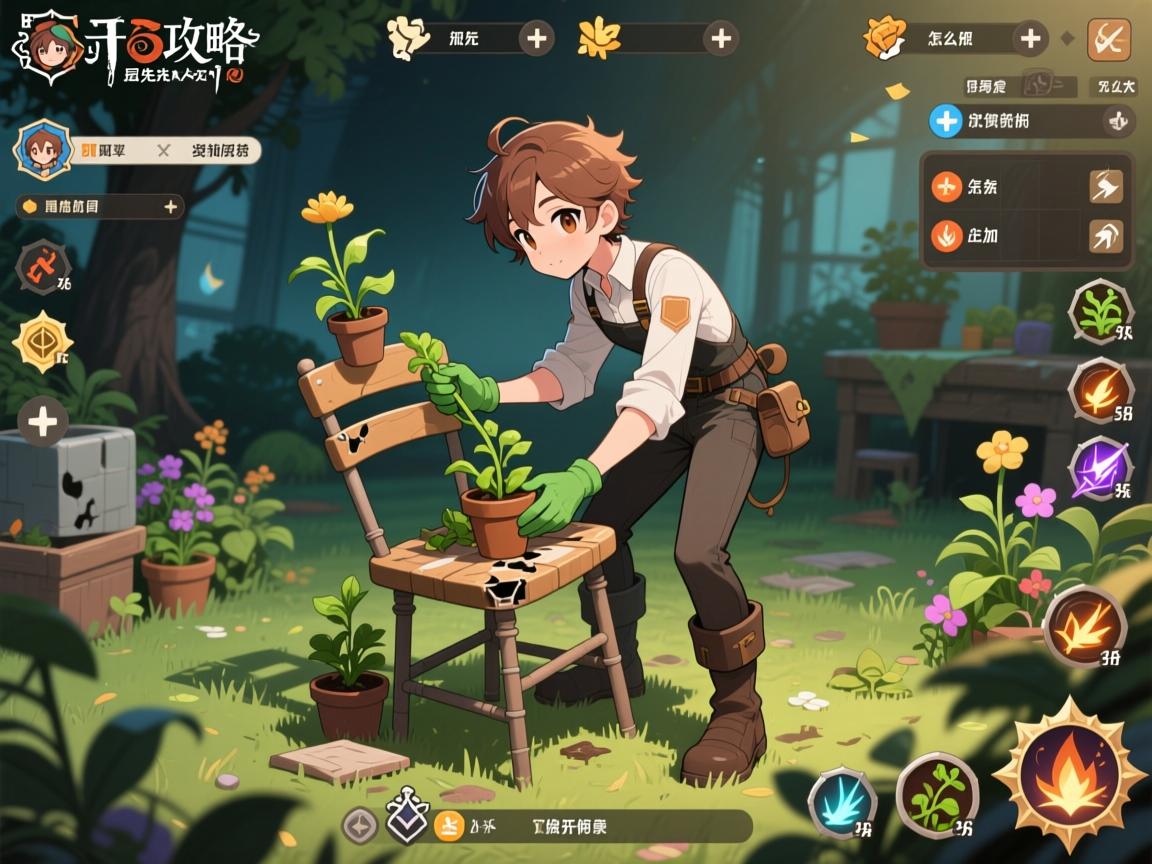Image resolution: width=1152 pixels, height=864 pixels.
Task: Select the golden sun badge icon
Action: pos(43,341)
